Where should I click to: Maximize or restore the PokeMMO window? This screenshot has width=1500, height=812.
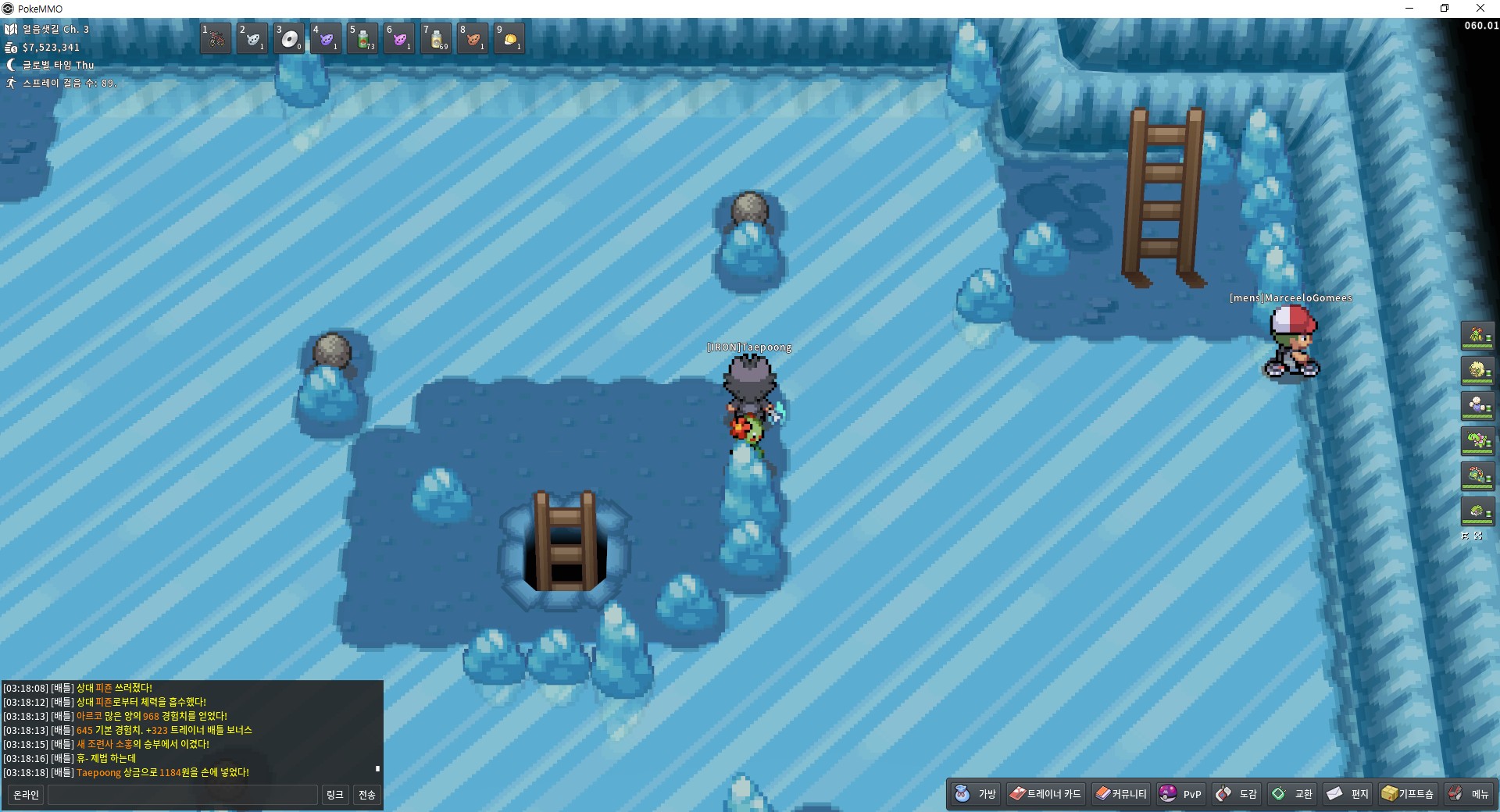point(1445,9)
